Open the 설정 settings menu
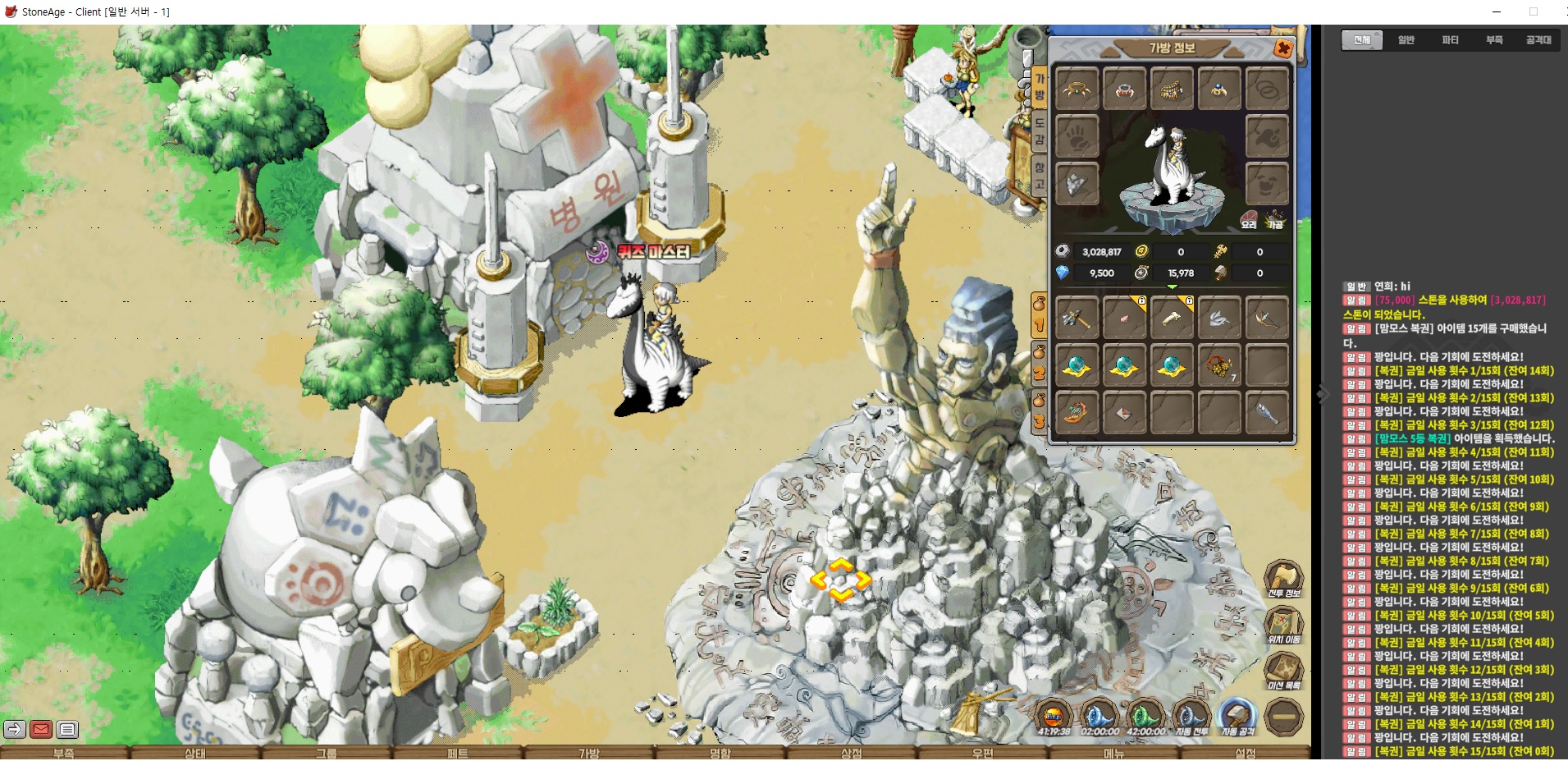 [x=1246, y=753]
